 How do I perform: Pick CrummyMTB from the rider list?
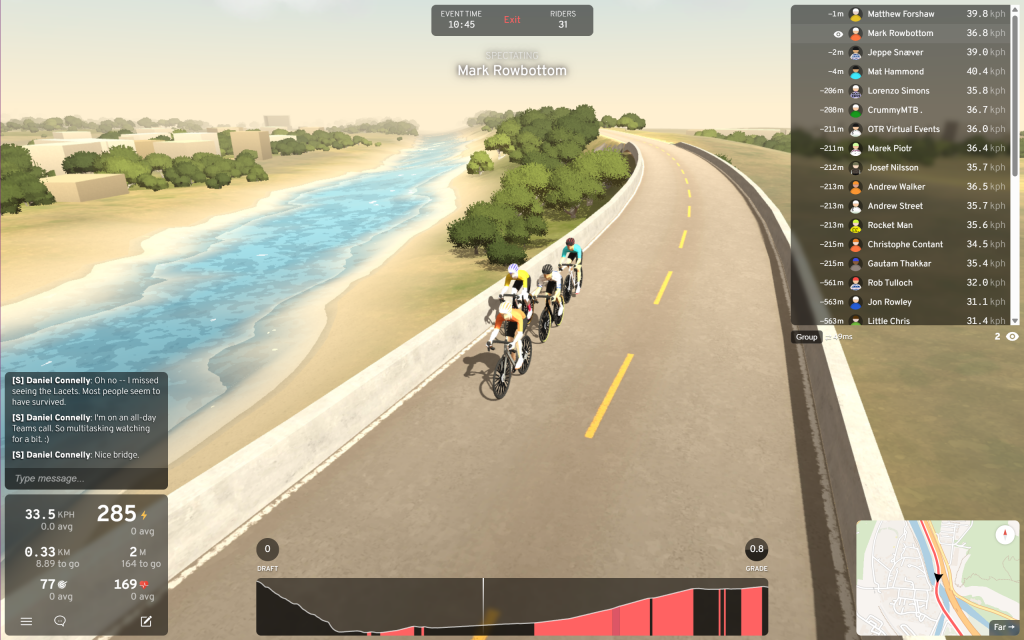click(900, 110)
